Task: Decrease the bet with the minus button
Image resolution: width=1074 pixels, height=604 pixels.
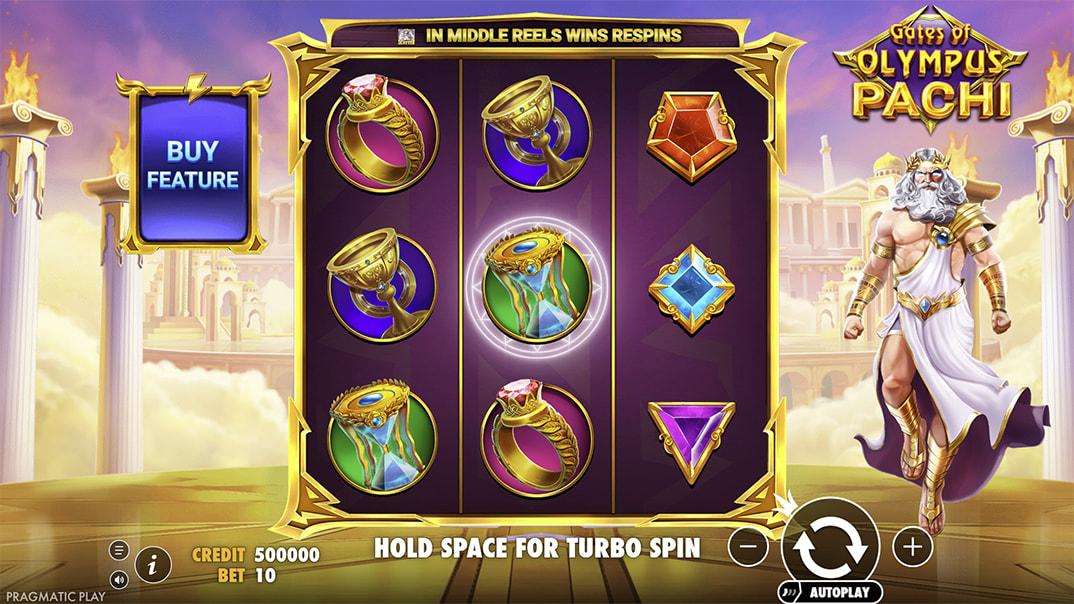Action: [x=748, y=547]
